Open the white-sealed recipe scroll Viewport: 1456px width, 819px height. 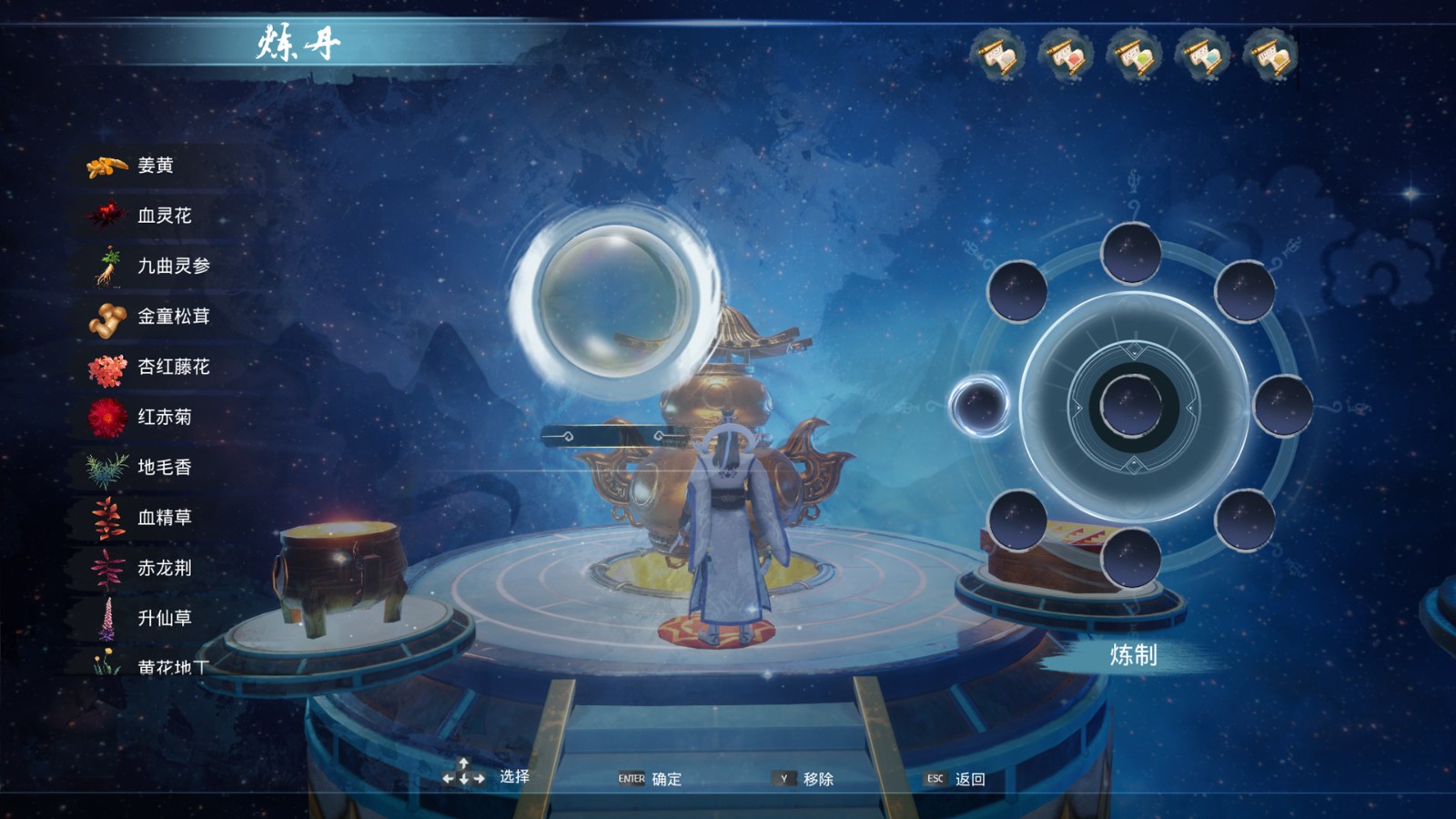[x=999, y=56]
